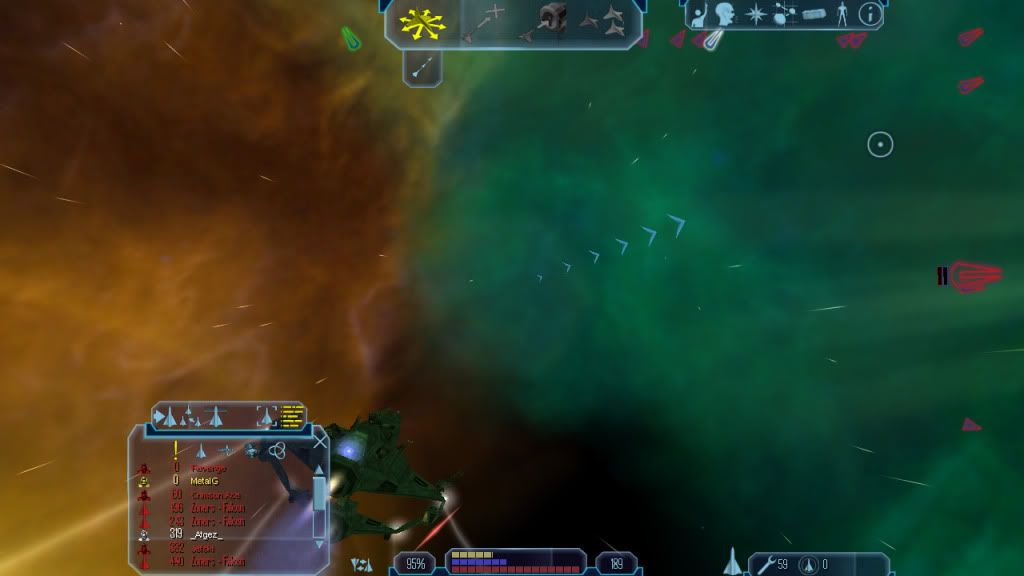The image size is (1024, 576).
Task: Open the yellow lines wireframe status toggle
Action: click(x=292, y=416)
